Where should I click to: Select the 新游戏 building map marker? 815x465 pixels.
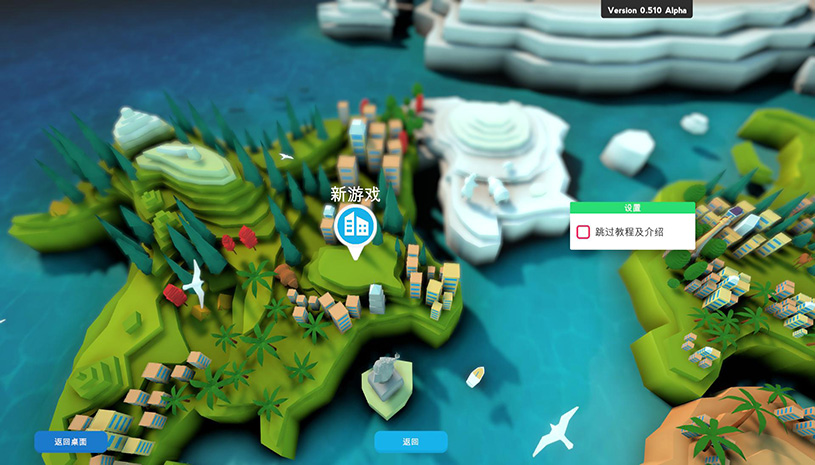coord(353,226)
